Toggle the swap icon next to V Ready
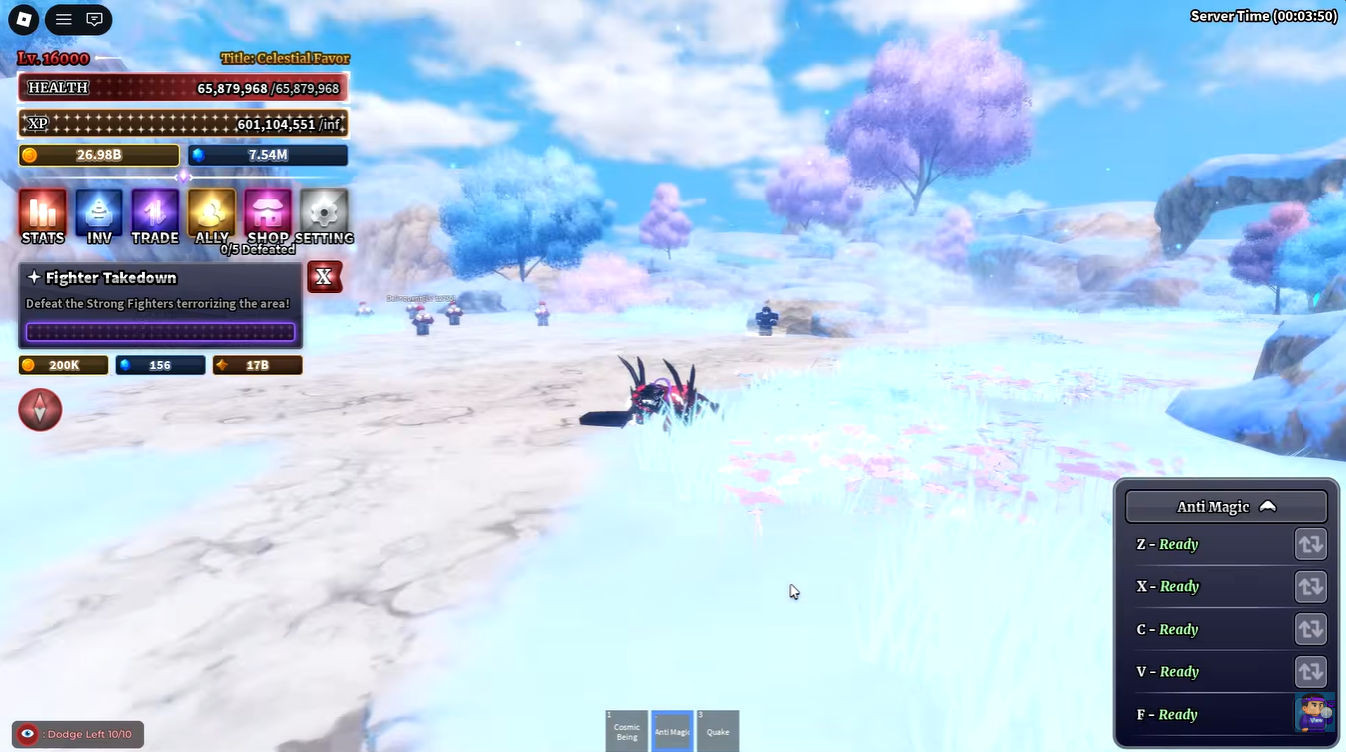 click(1310, 671)
